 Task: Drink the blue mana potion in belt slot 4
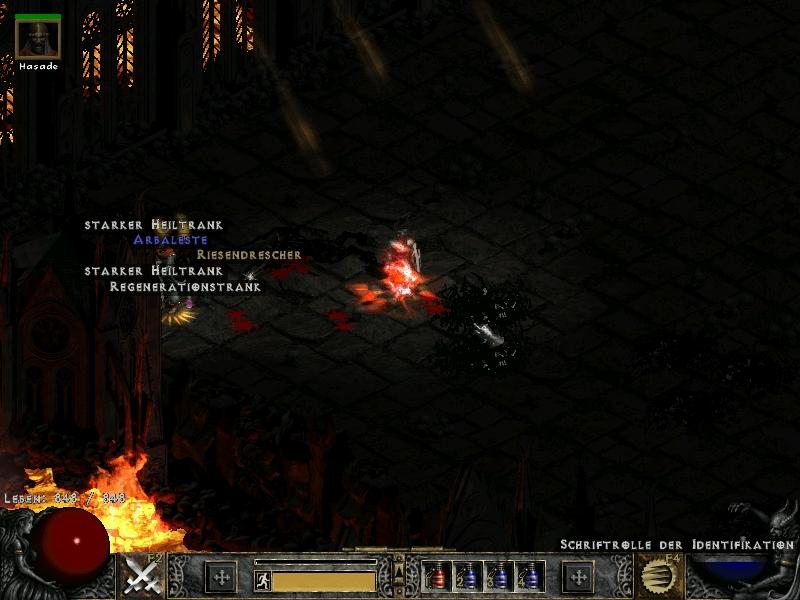(529, 577)
